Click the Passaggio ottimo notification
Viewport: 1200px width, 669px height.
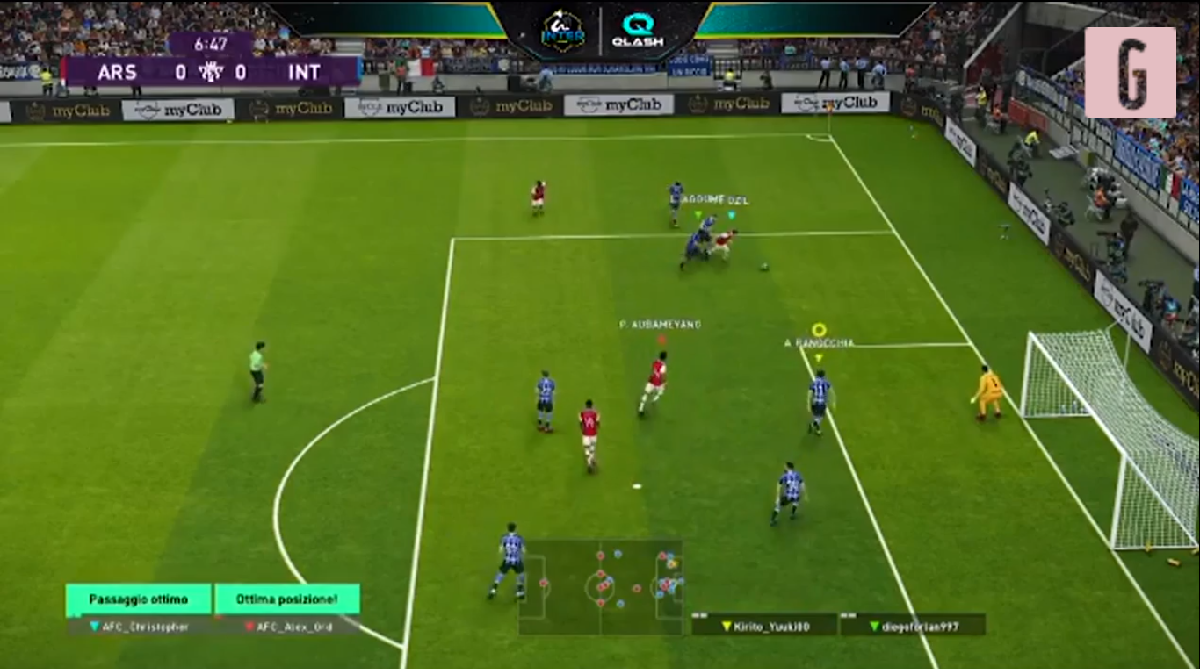(139, 600)
